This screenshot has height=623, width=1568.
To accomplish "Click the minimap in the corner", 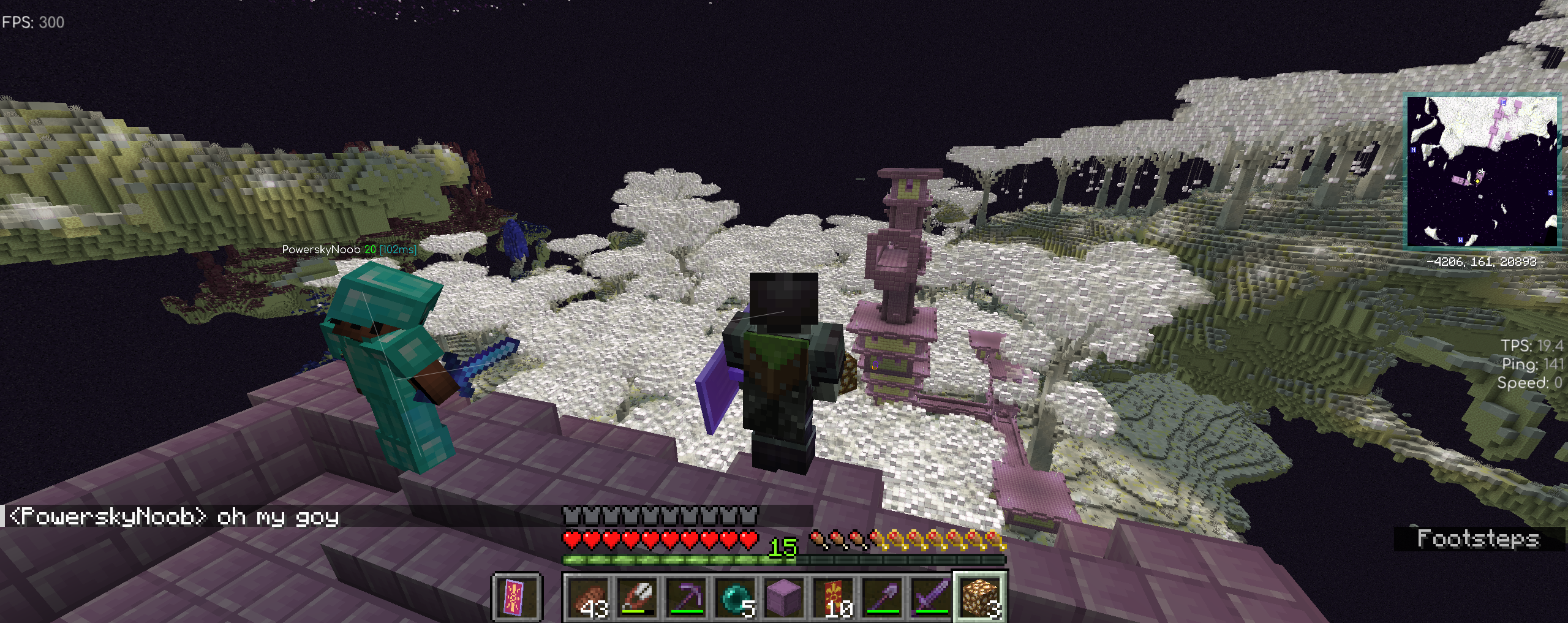I will (1482, 171).
